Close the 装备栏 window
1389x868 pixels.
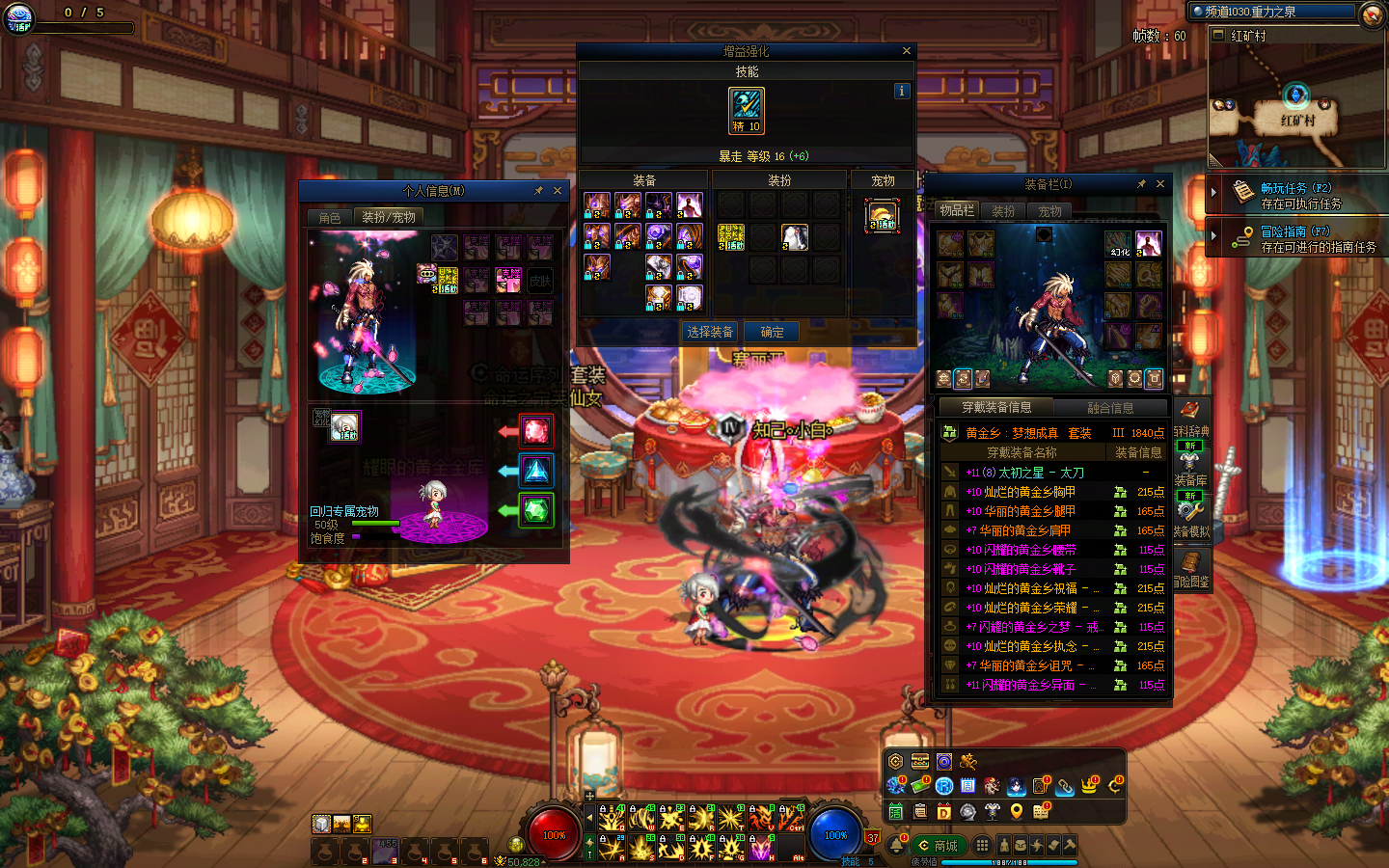click(1160, 184)
